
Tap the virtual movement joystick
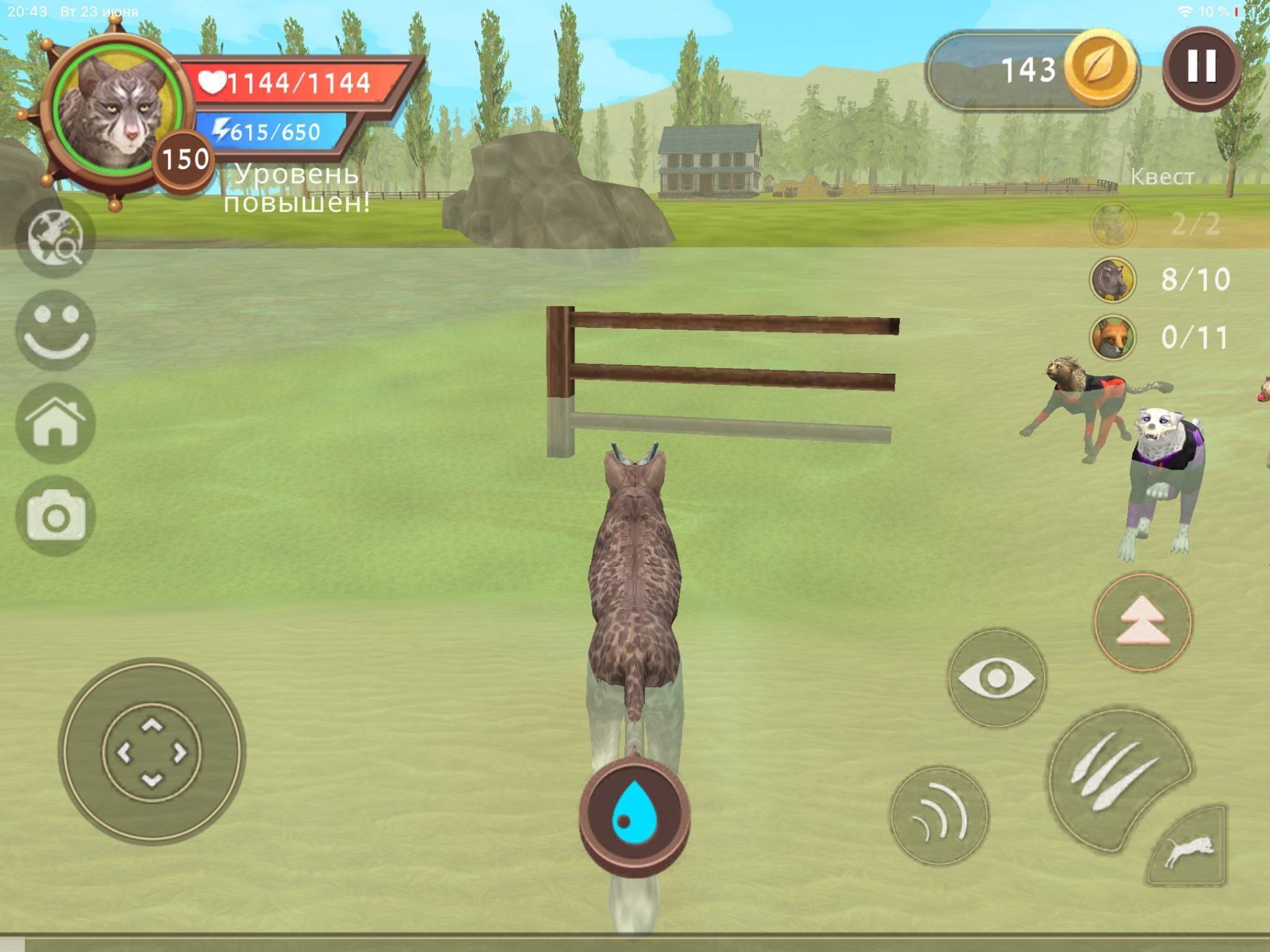pos(152,752)
